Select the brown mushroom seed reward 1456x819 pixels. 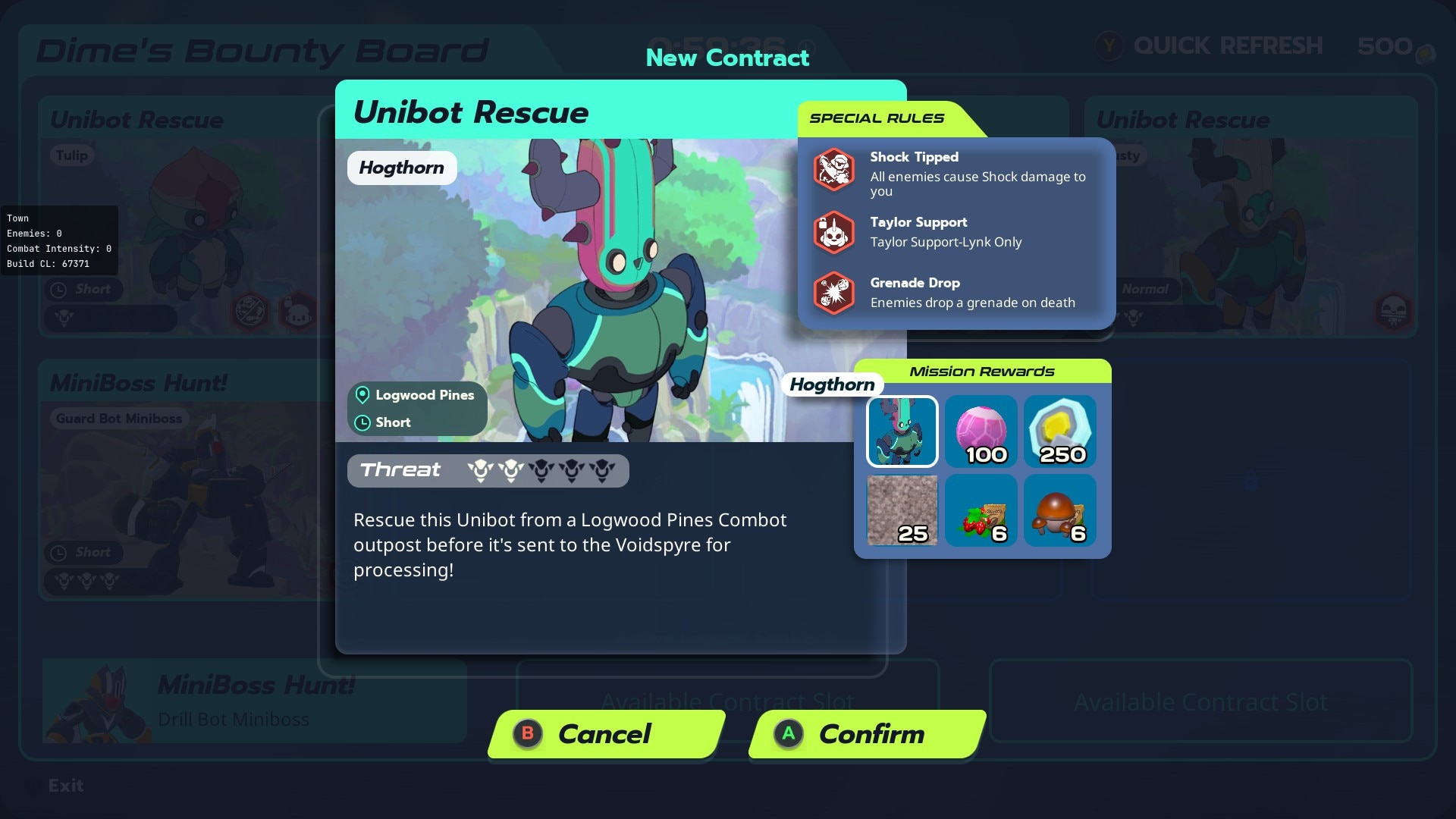pos(1060,510)
